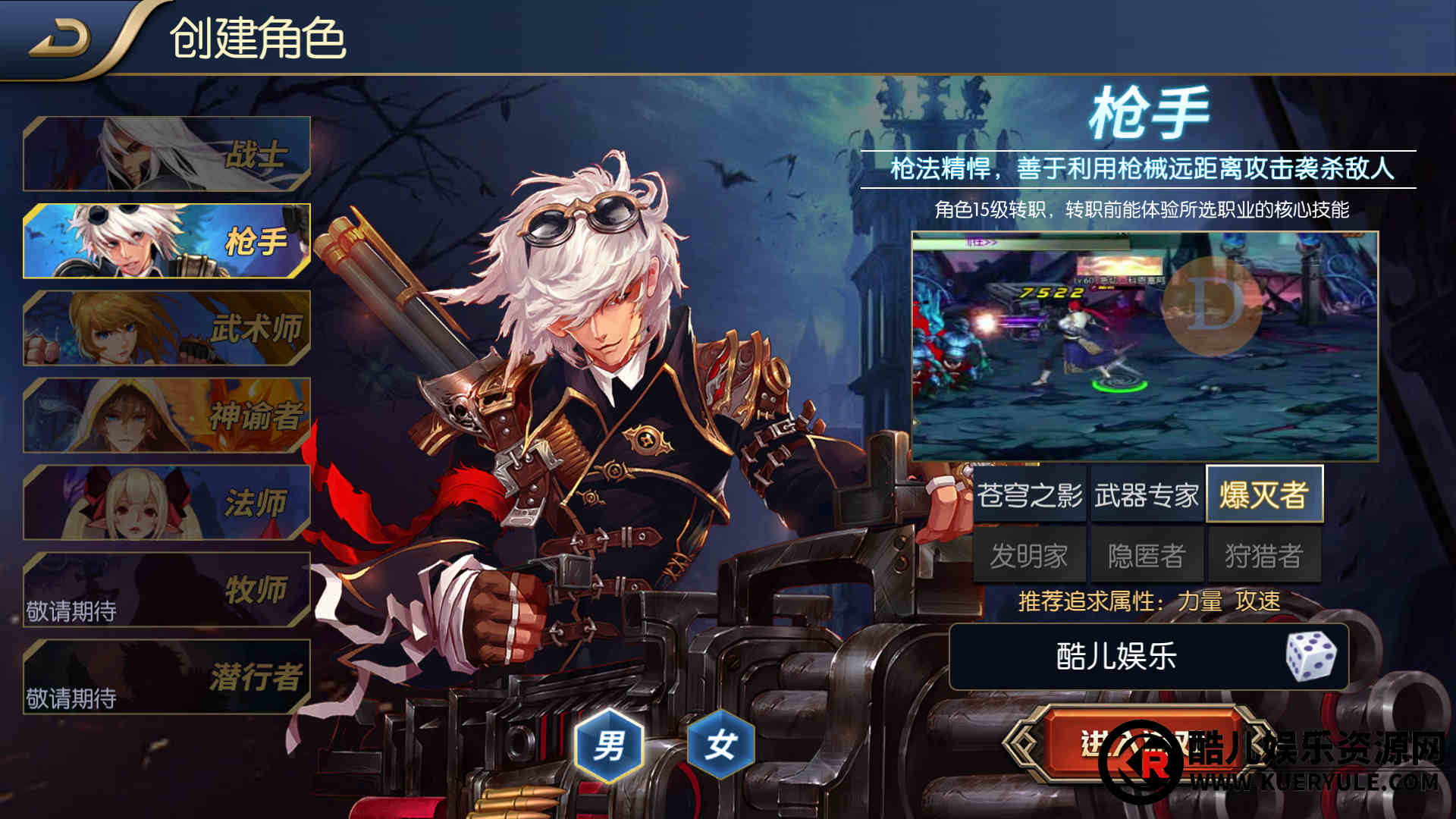The image size is (1456, 819).
Task: Select the 狩猎者 subclass
Action: [1263, 556]
